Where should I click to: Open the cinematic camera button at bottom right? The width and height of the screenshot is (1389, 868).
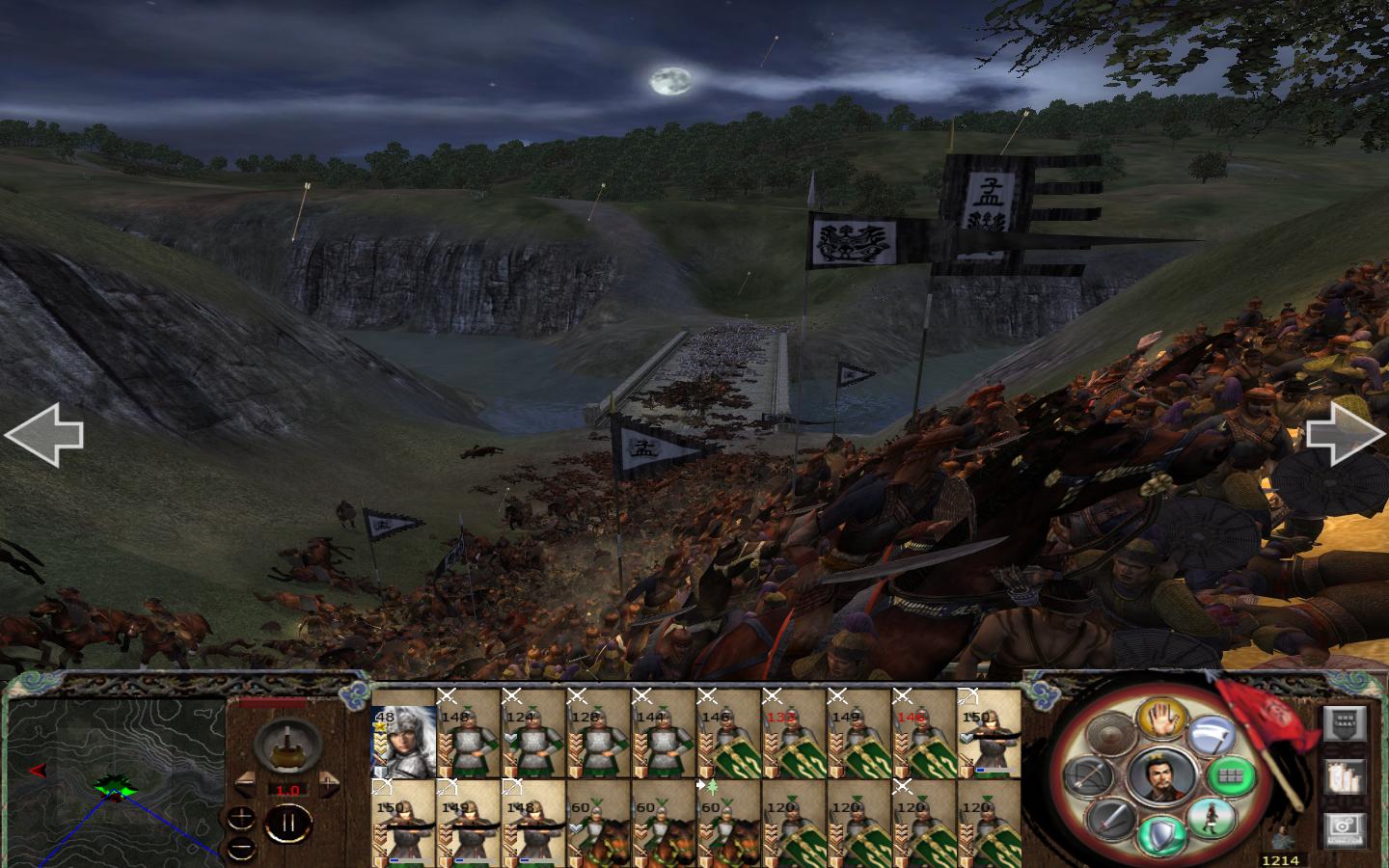pyautogui.click(x=1344, y=827)
